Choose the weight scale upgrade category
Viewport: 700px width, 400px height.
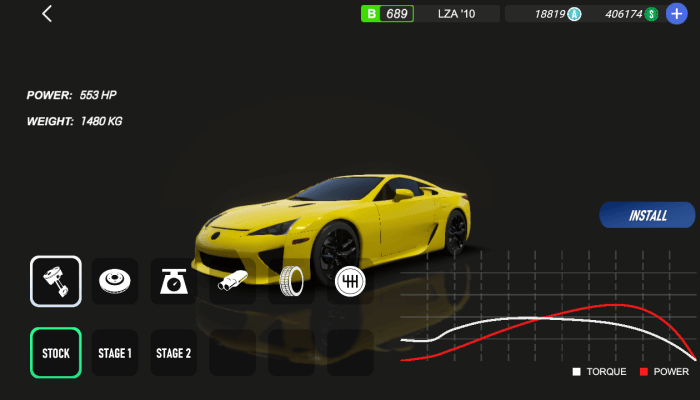[x=174, y=281]
